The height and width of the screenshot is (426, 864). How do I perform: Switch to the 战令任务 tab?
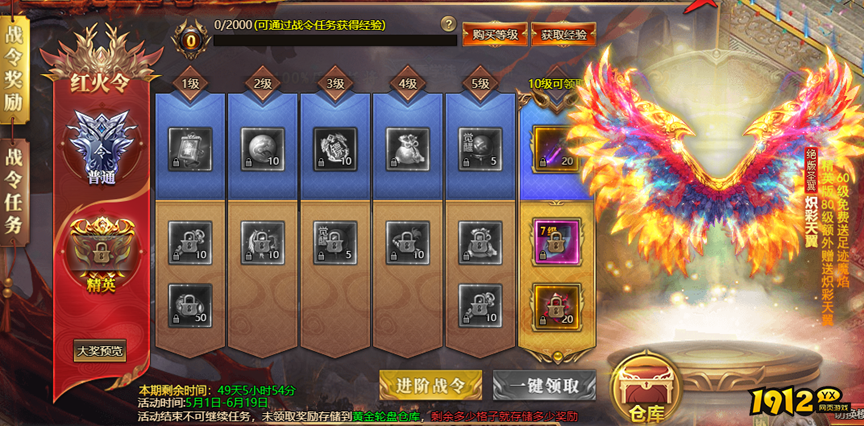[x=16, y=190]
